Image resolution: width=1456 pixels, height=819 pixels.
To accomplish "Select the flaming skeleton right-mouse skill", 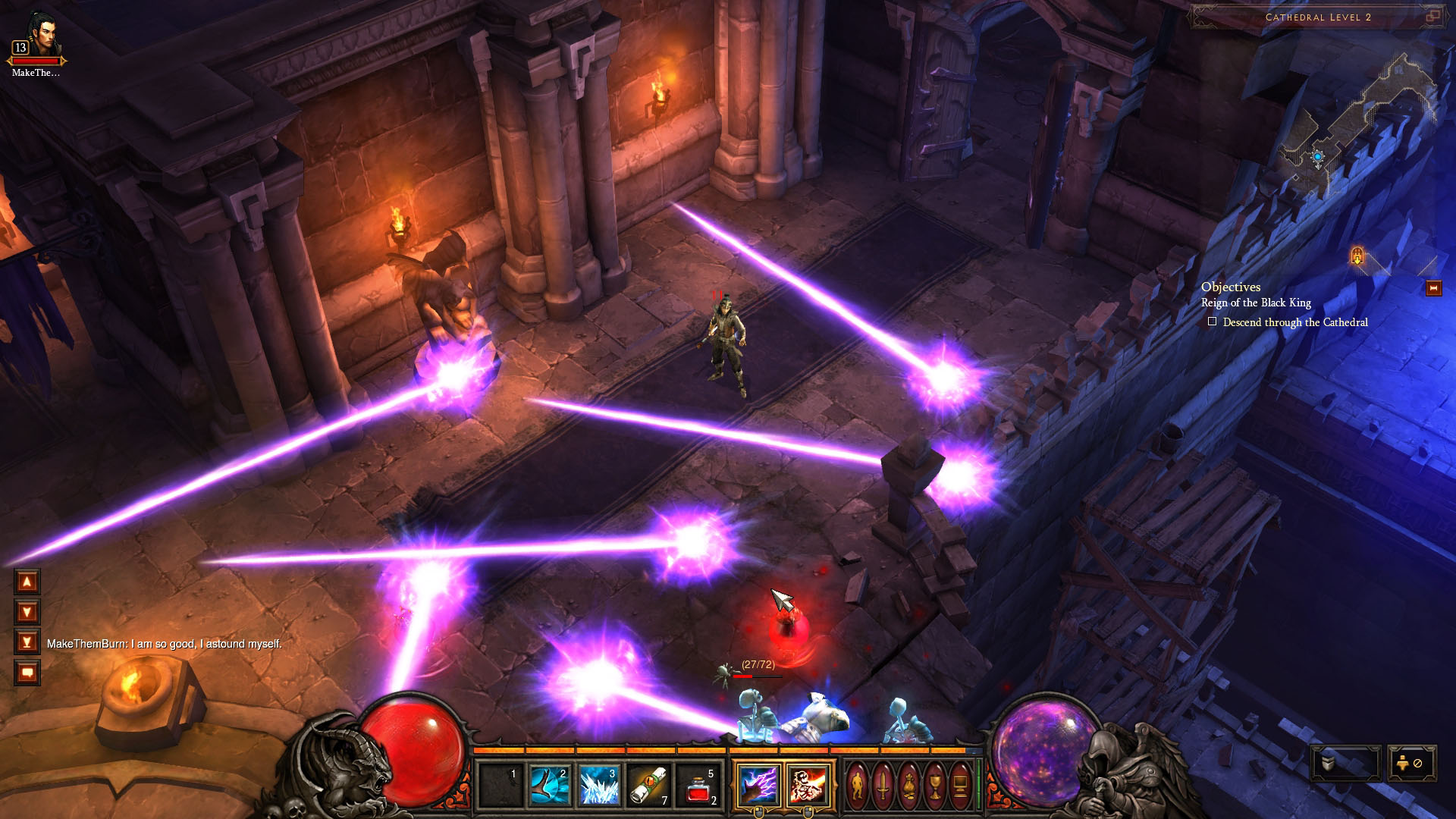I will (807, 785).
